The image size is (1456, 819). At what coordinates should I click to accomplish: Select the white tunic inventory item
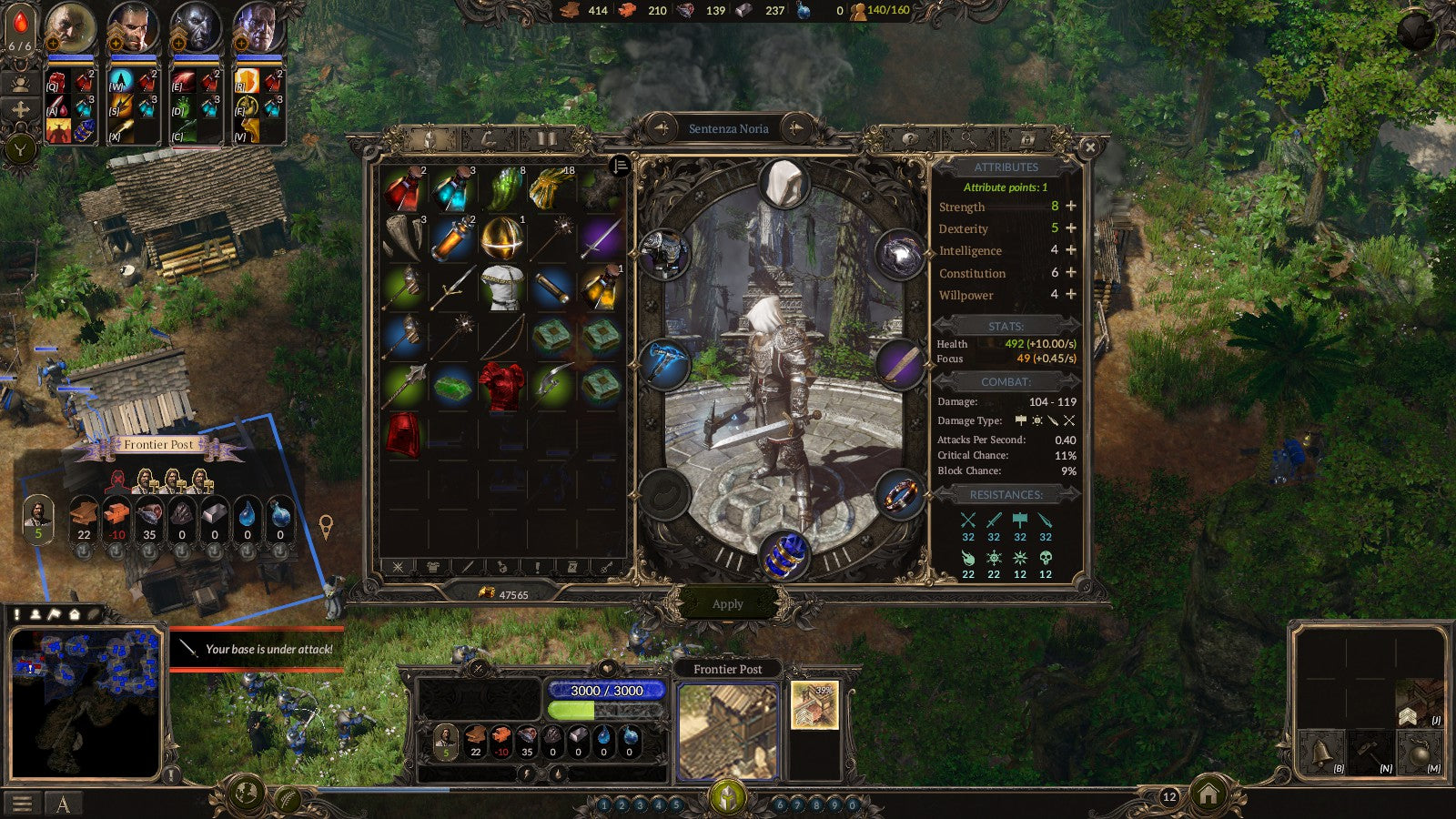(x=501, y=288)
